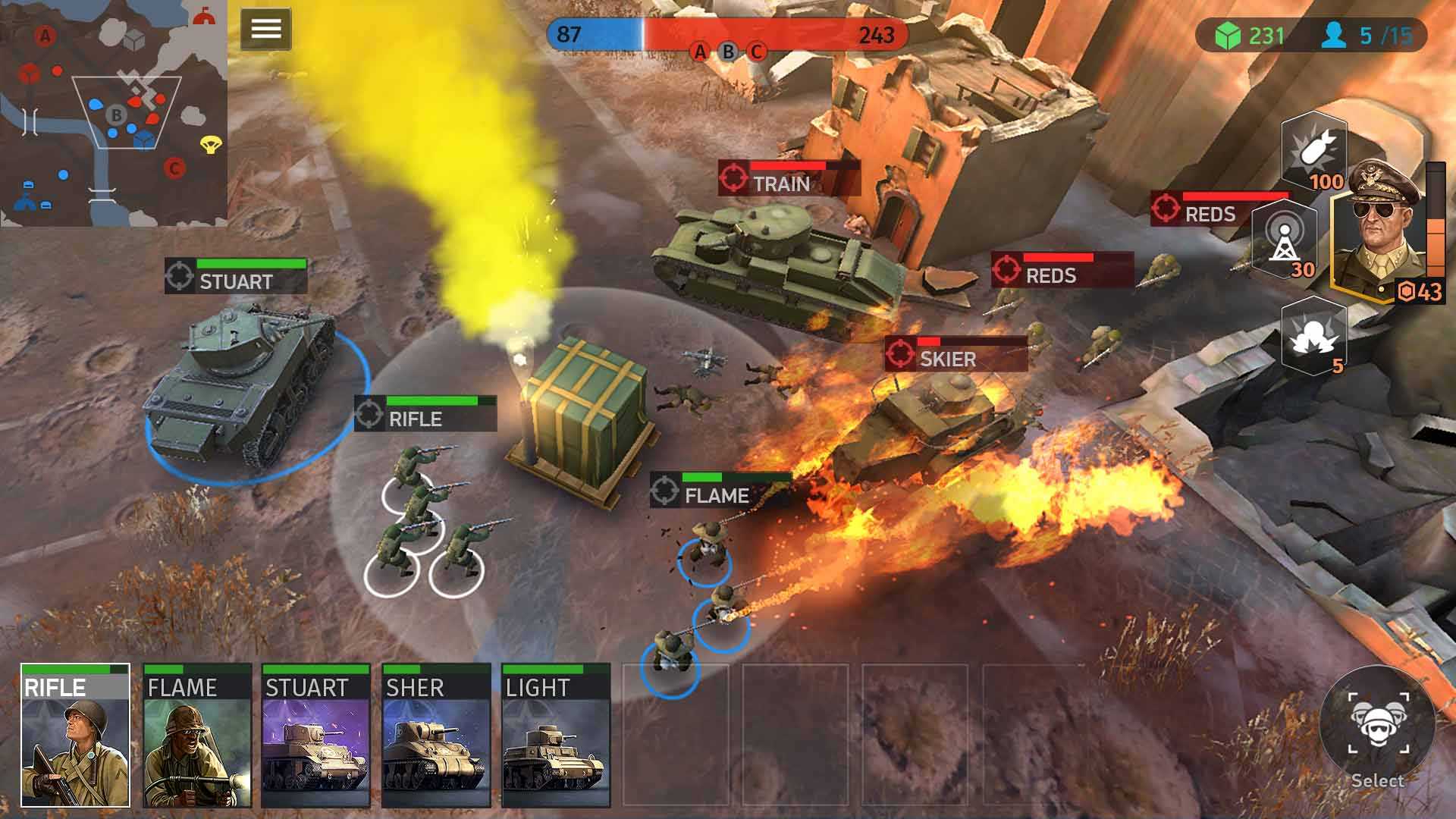Pick the SHER tank card
1456x819 pixels.
(x=436, y=736)
